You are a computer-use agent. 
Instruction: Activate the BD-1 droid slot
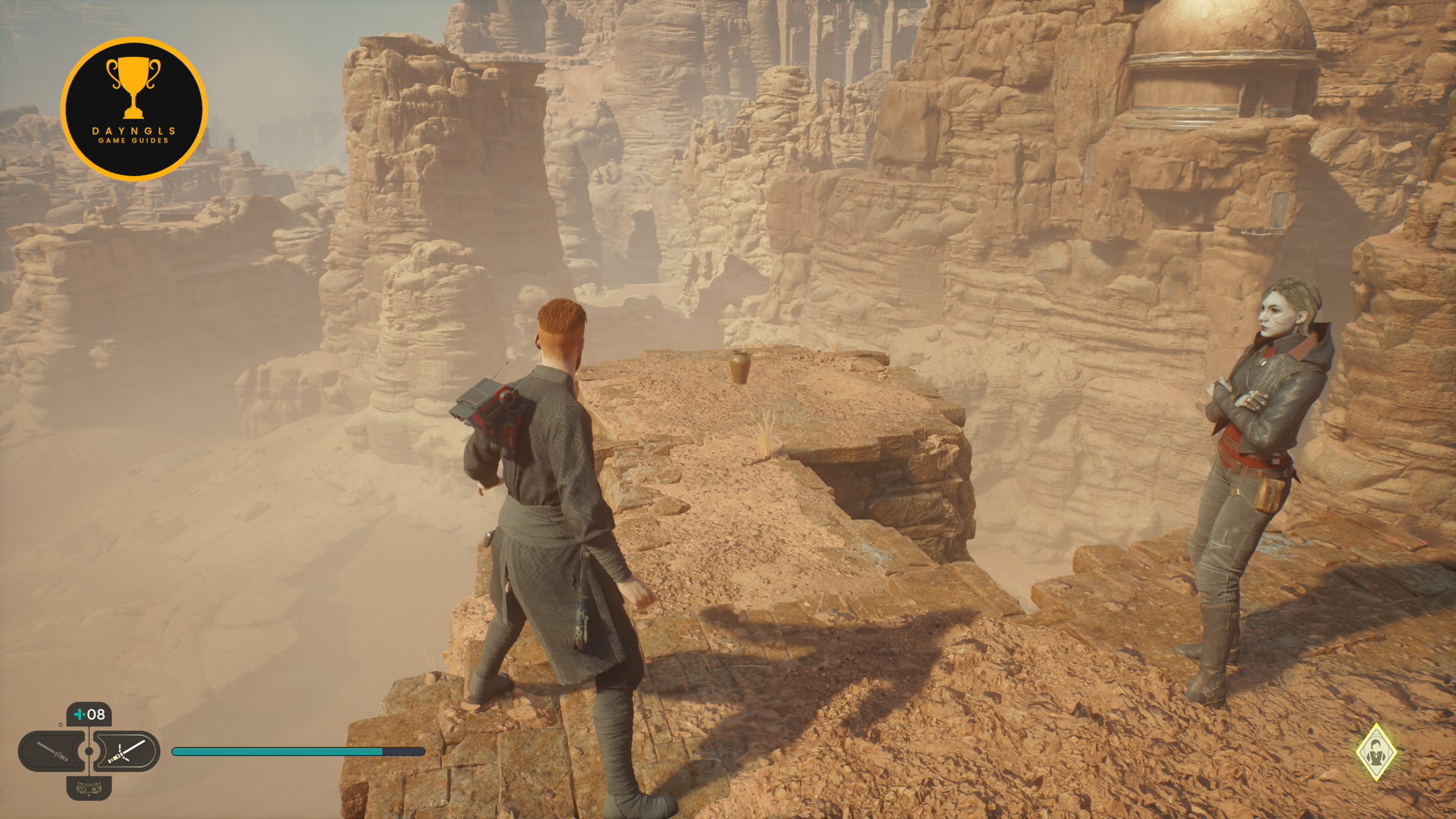click(89, 789)
